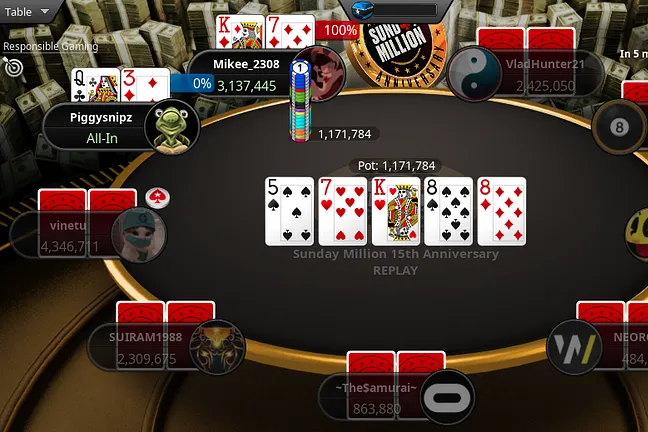Open the Responsible Gaming link
Viewport: 648px width, 432px height.
(x=50, y=46)
